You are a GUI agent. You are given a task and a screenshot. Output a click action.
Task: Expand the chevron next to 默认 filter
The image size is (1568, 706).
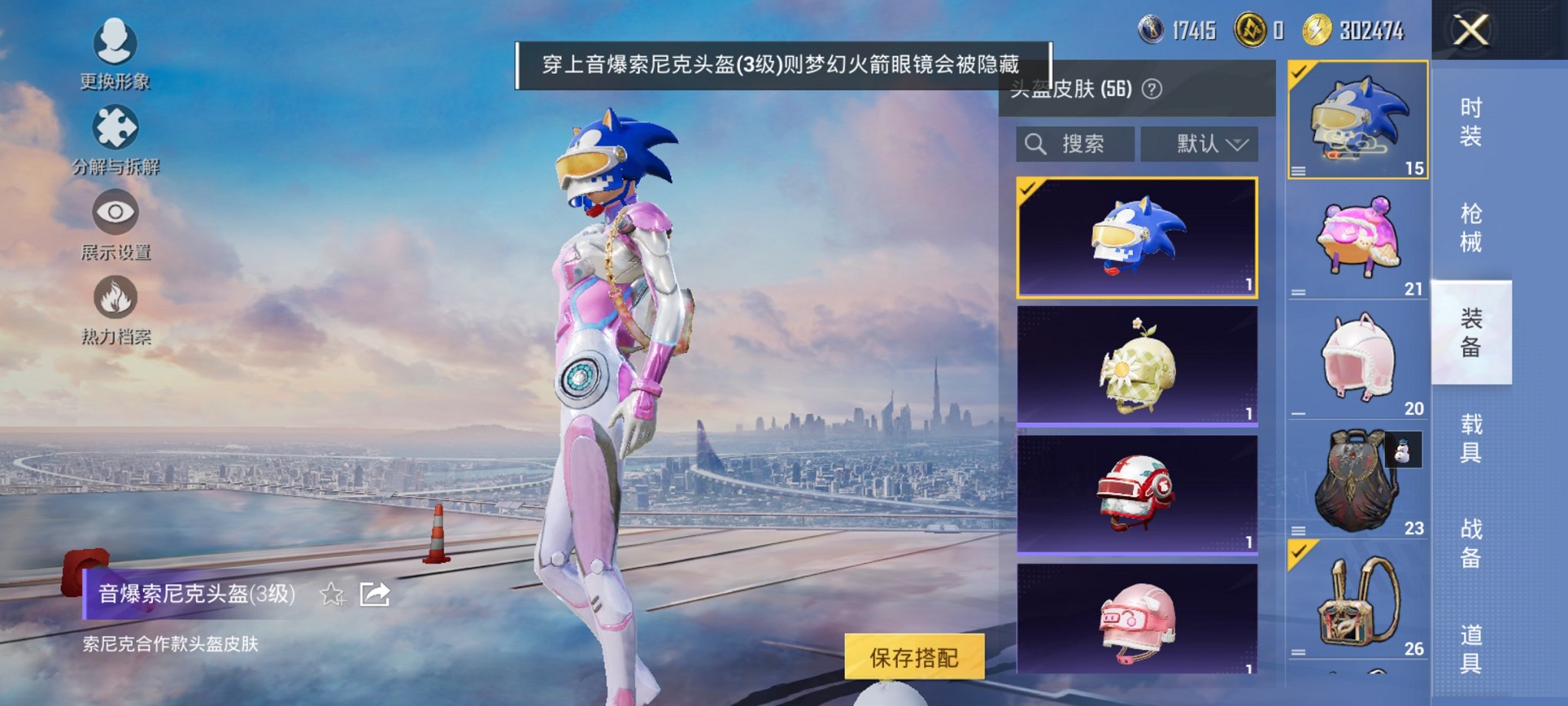[x=1237, y=145]
